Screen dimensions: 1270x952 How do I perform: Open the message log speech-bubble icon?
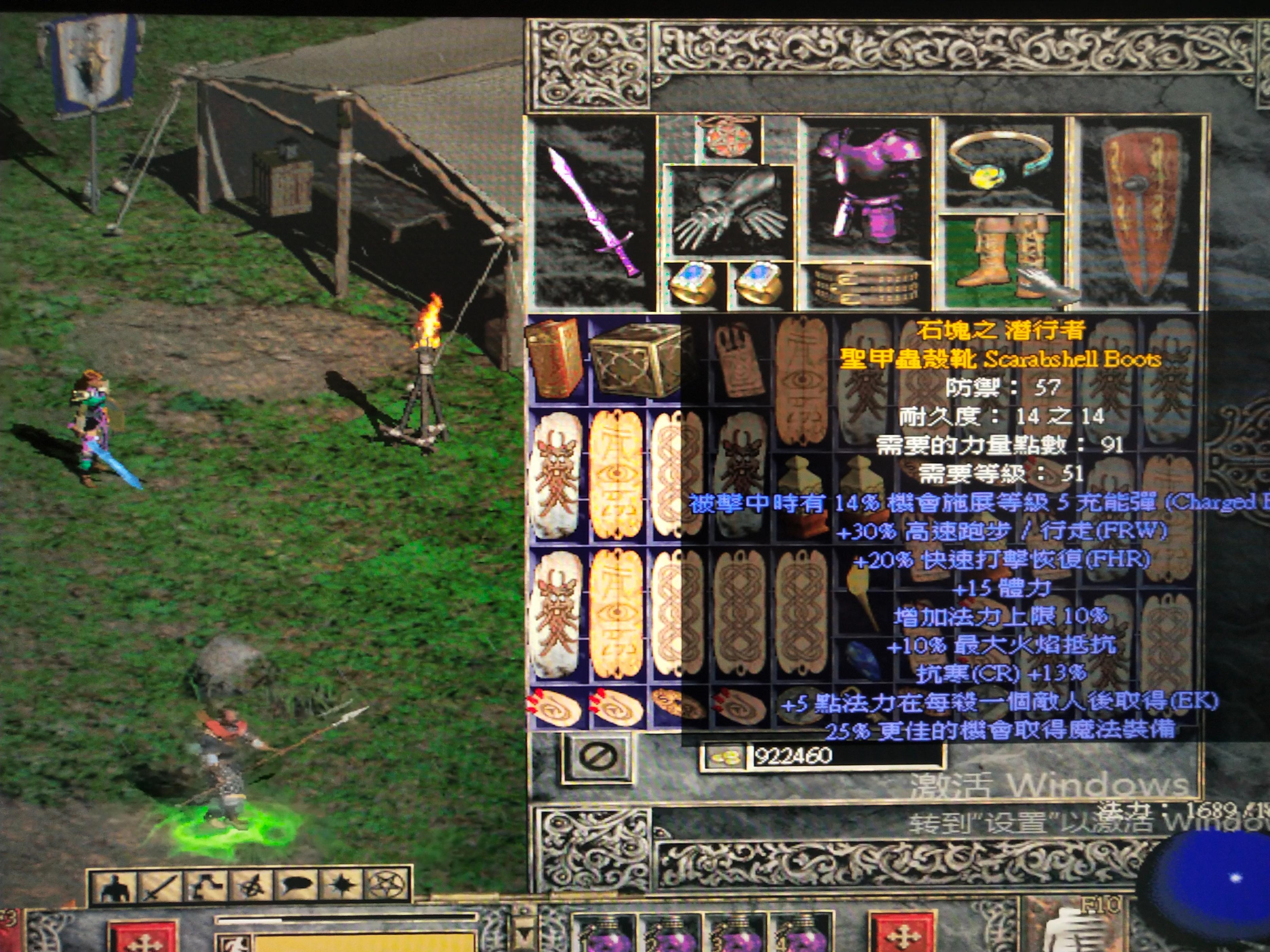(x=296, y=887)
